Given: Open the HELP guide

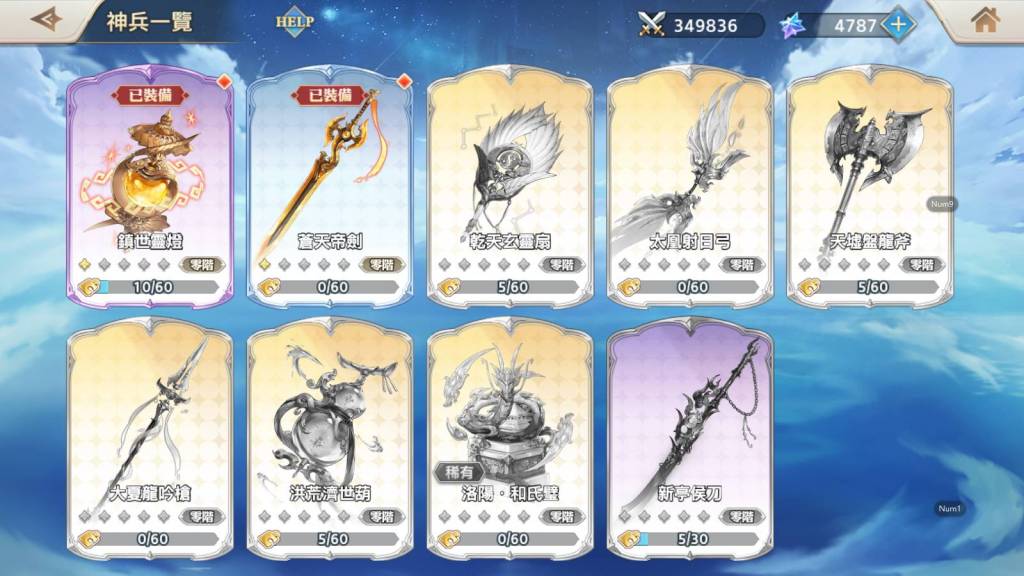Looking at the screenshot, I should point(294,21).
